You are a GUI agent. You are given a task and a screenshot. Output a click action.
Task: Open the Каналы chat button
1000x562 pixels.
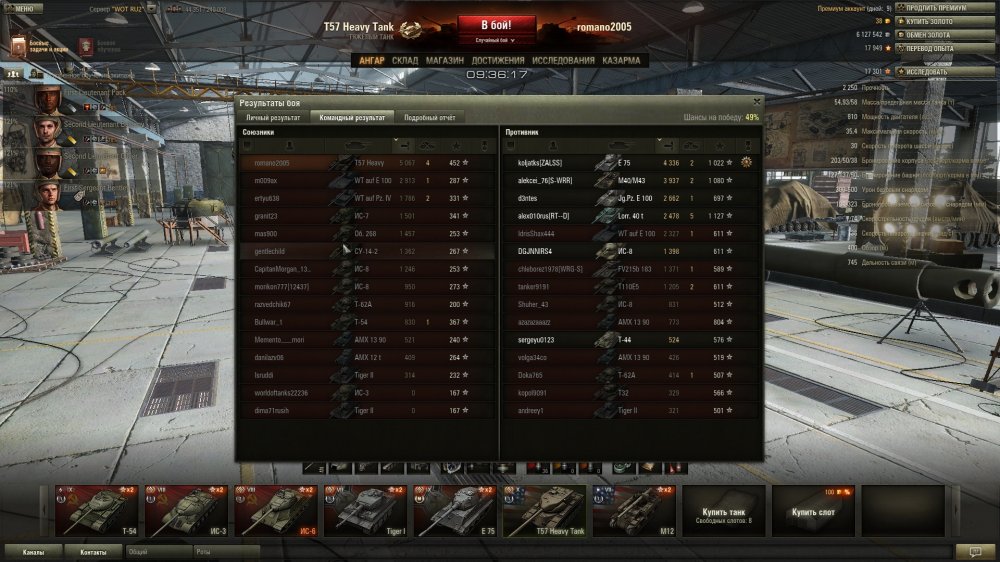(33, 551)
